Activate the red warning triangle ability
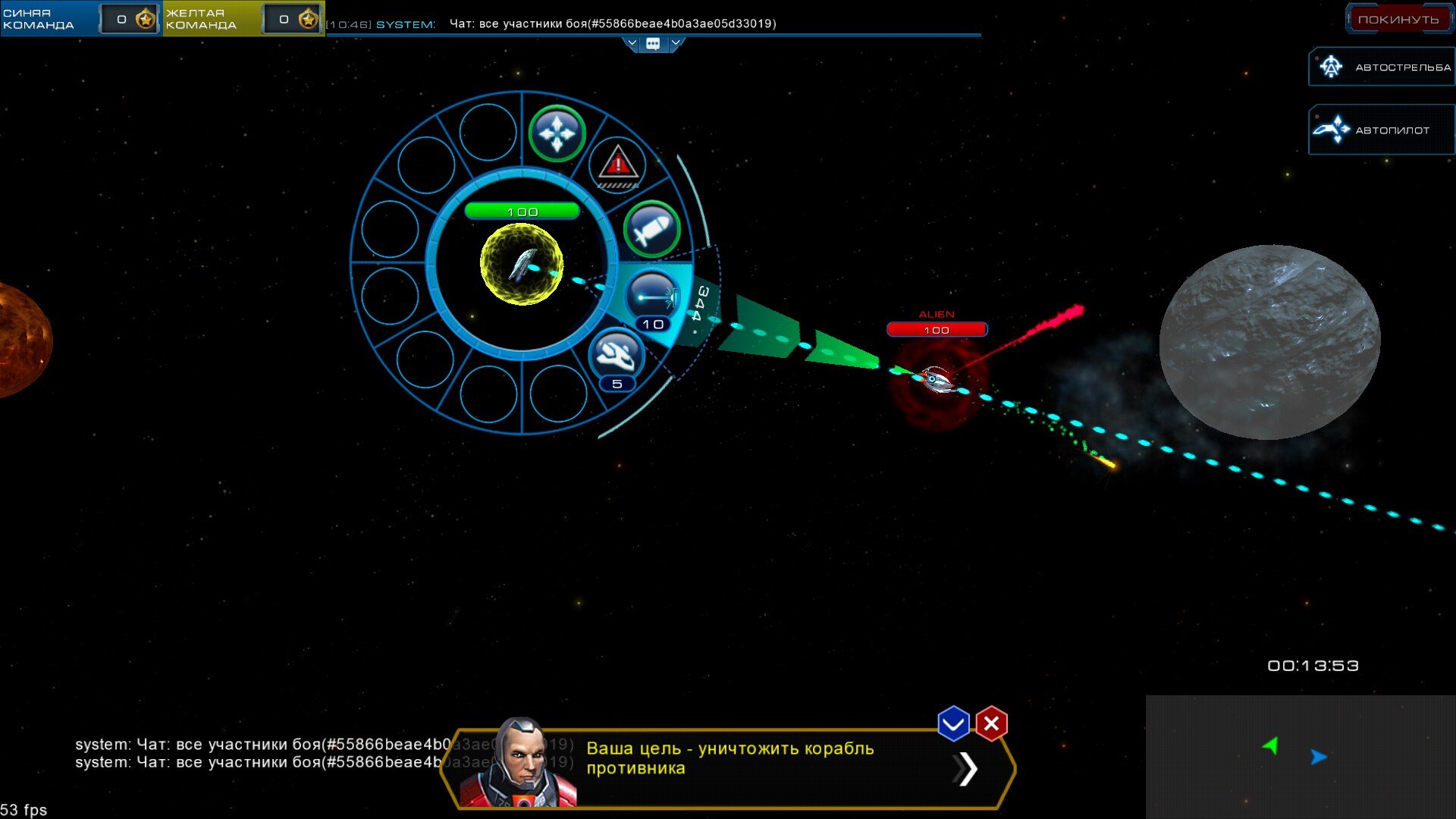The height and width of the screenshot is (819, 1456). (x=617, y=164)
